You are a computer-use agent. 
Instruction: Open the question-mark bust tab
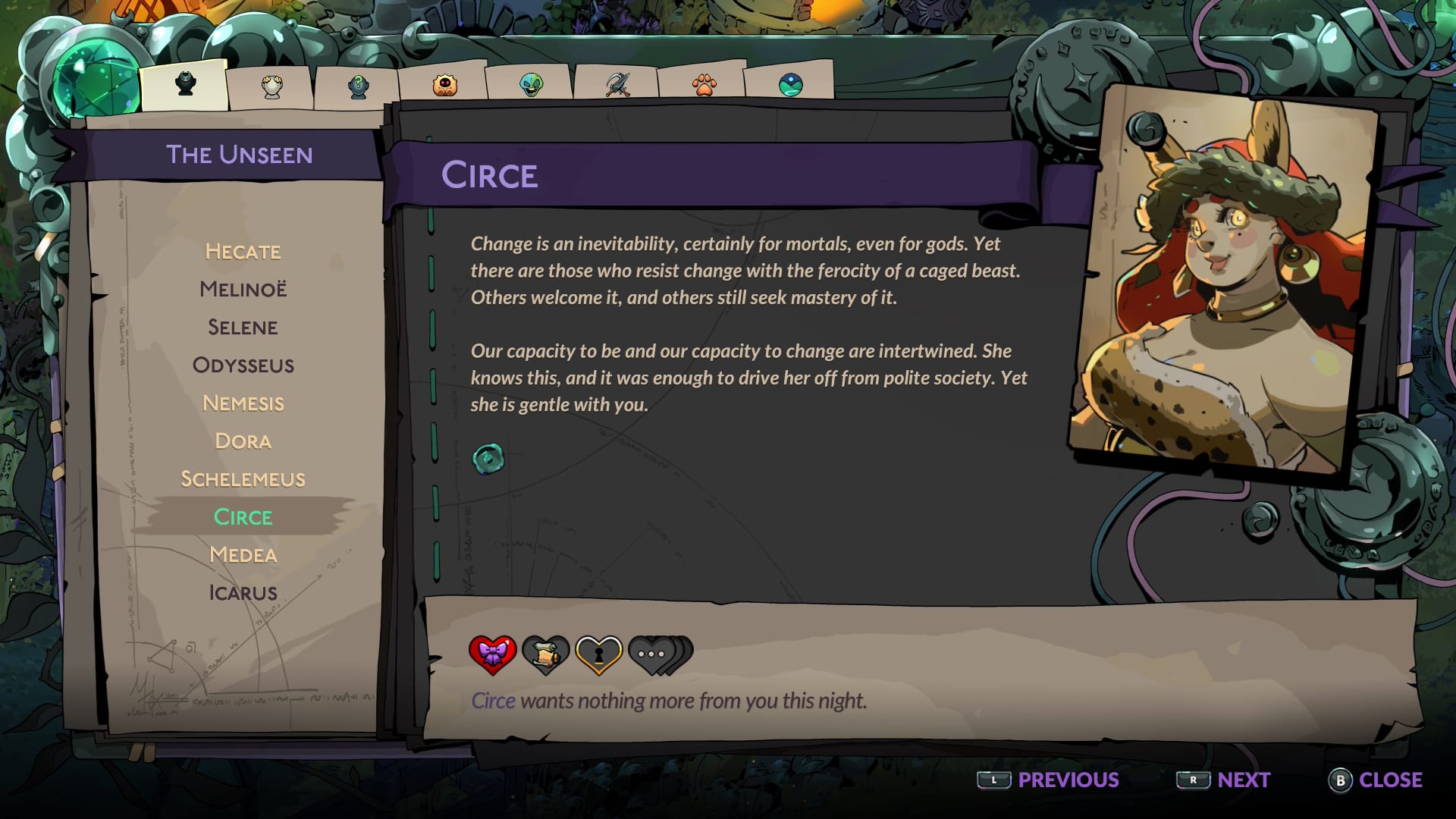[x=358, y=86]
